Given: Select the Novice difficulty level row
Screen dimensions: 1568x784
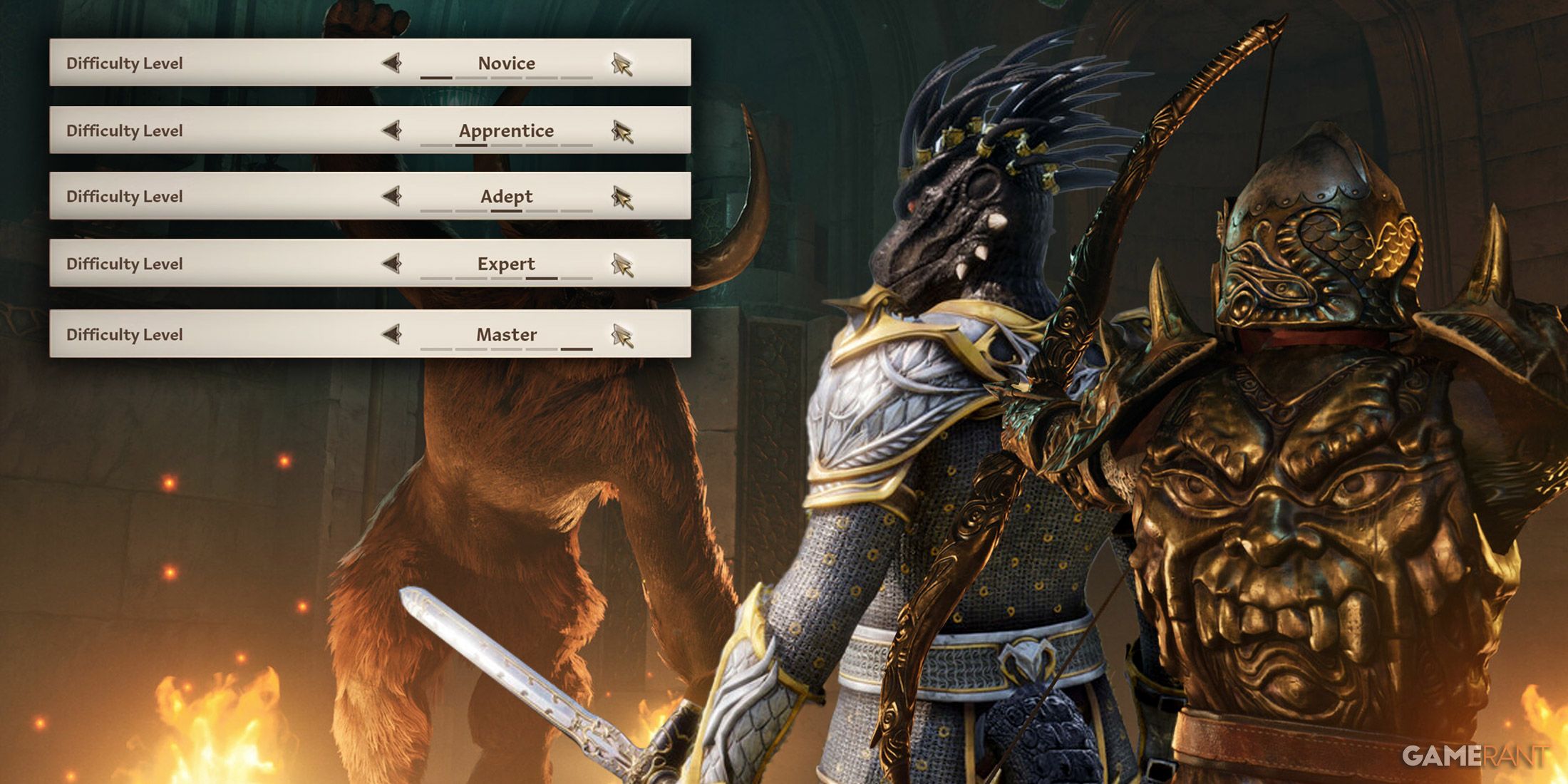Looking at the screenshot, I should tap(214, 63).
